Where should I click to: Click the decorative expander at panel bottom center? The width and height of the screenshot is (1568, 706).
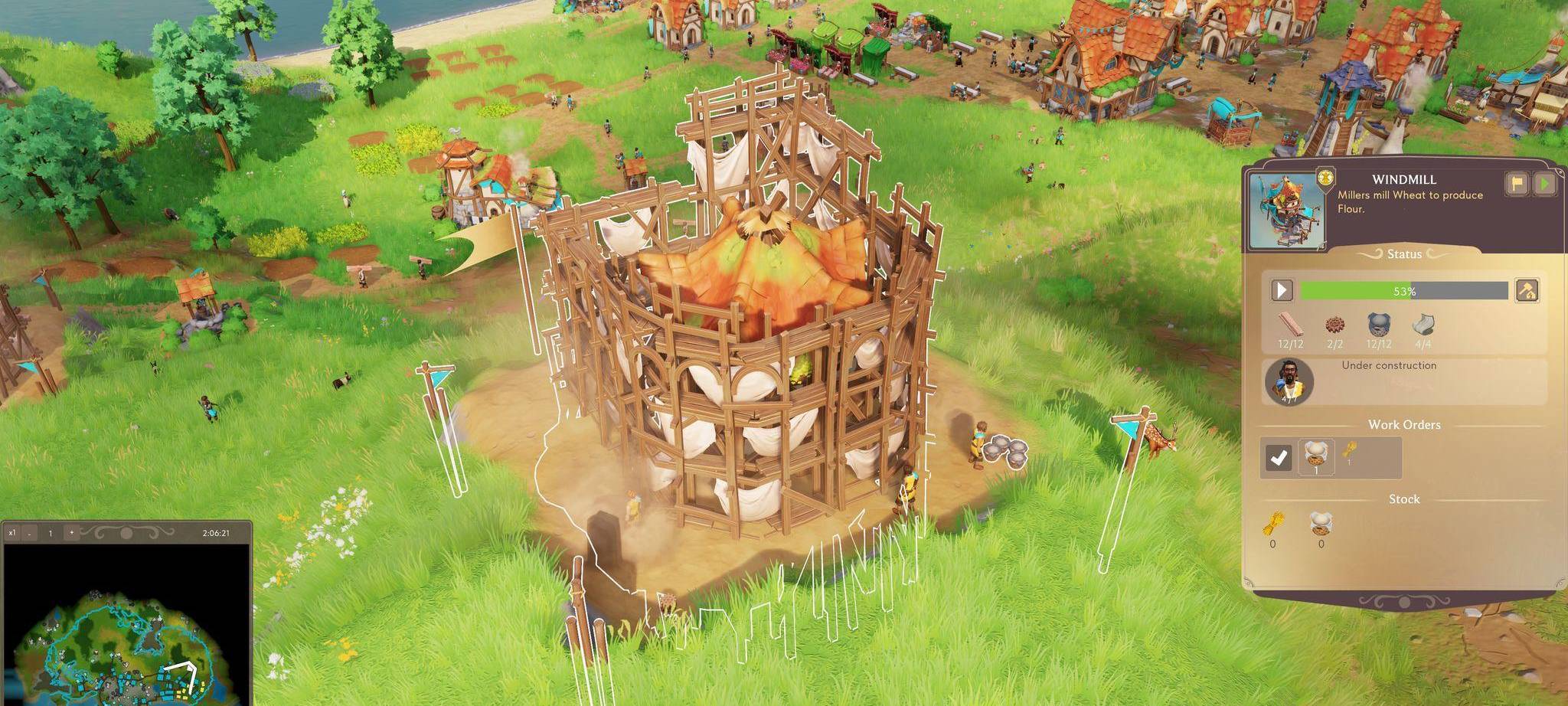tap(1405, 601)
